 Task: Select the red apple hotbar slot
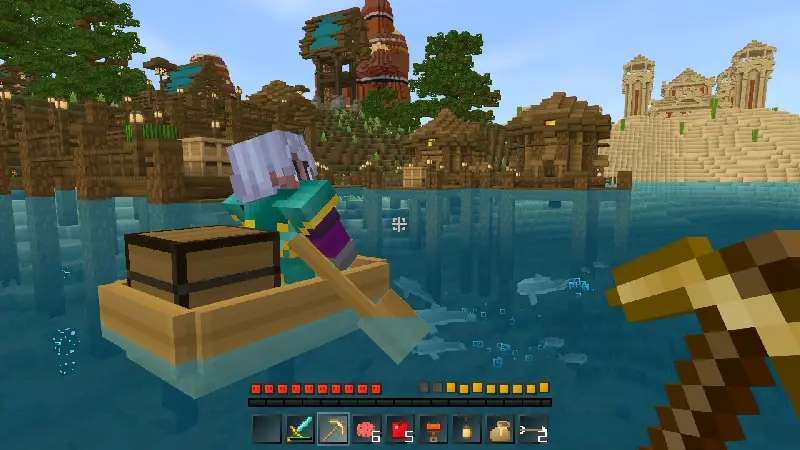click(x=399, y=429)
